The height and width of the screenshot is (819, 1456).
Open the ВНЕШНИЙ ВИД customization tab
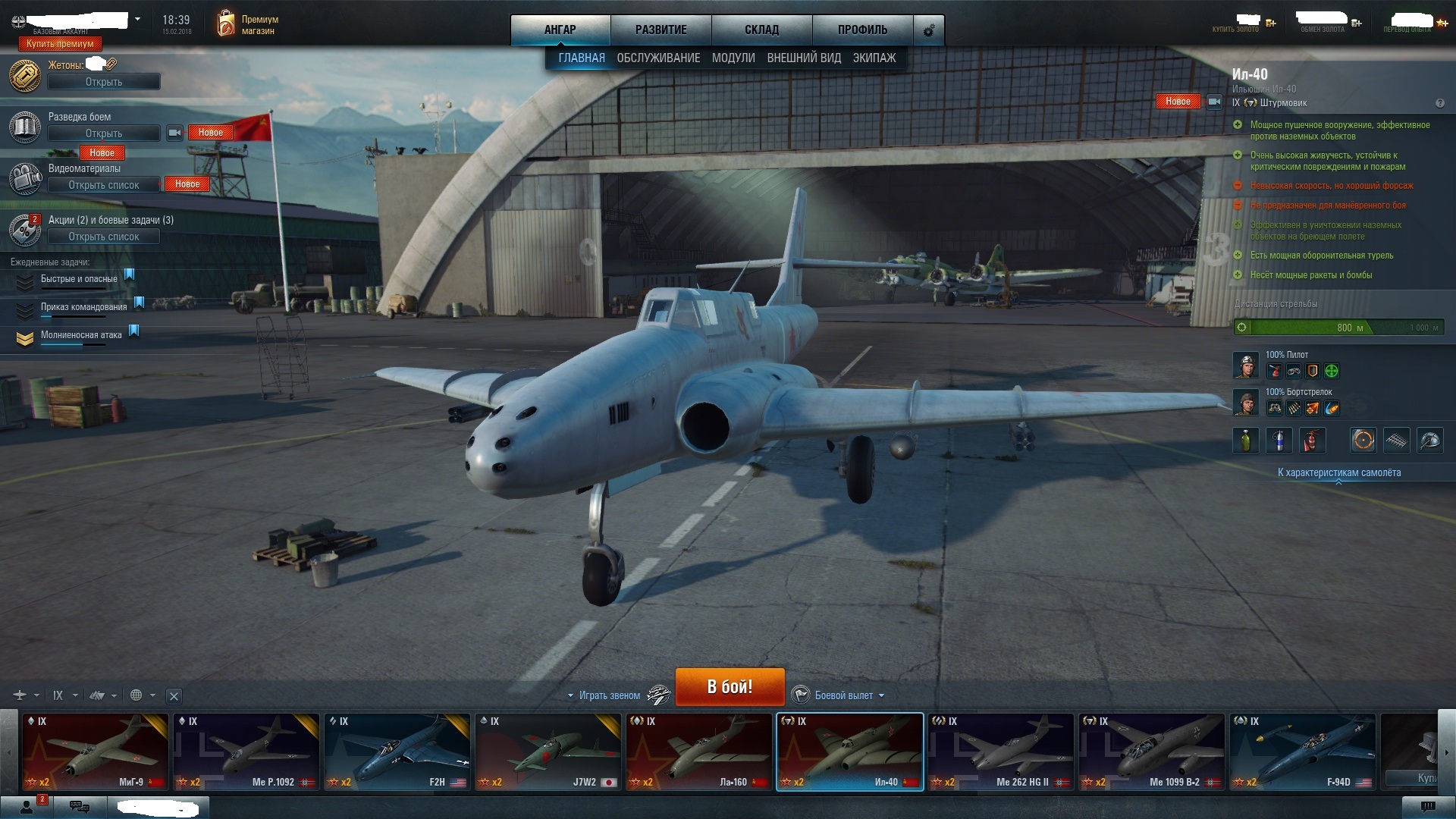[x=804, y=58]
